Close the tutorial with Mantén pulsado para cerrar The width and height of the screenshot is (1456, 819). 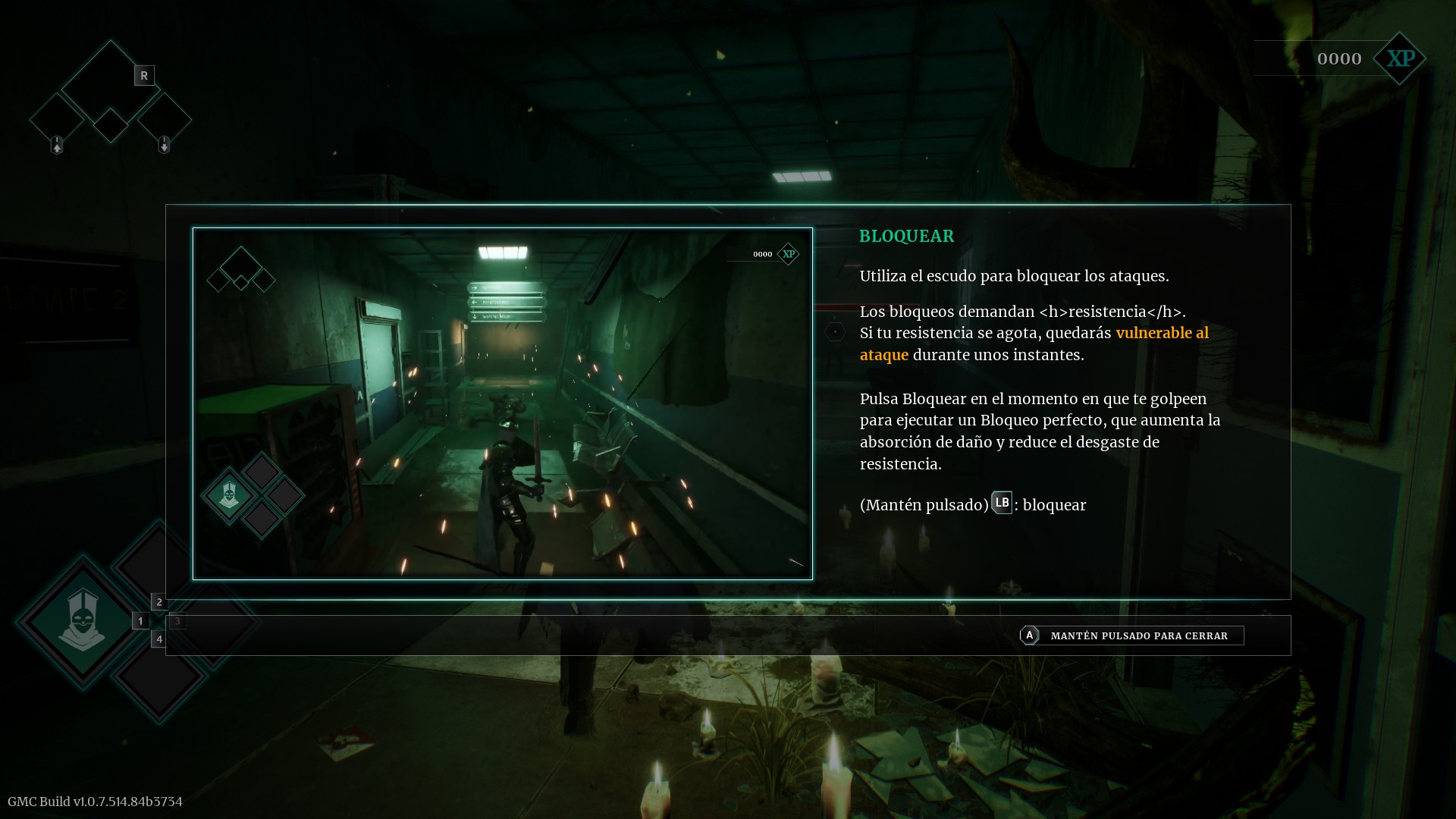1131,635
